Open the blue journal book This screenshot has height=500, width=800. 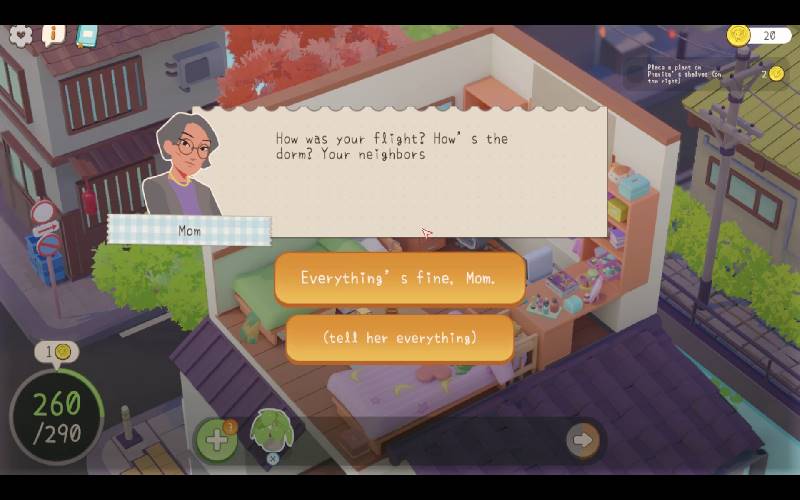[87, 36]
